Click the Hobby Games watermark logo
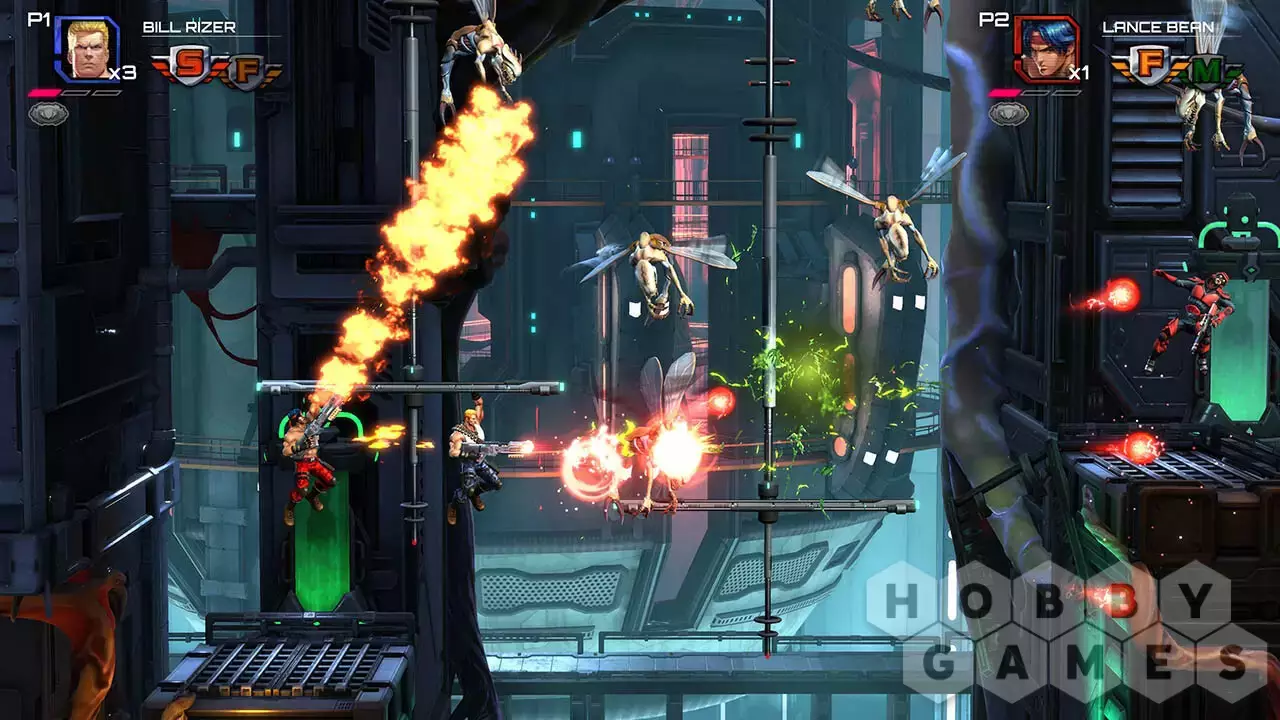Screen dimensions: 1280x720 (1070, 632)
